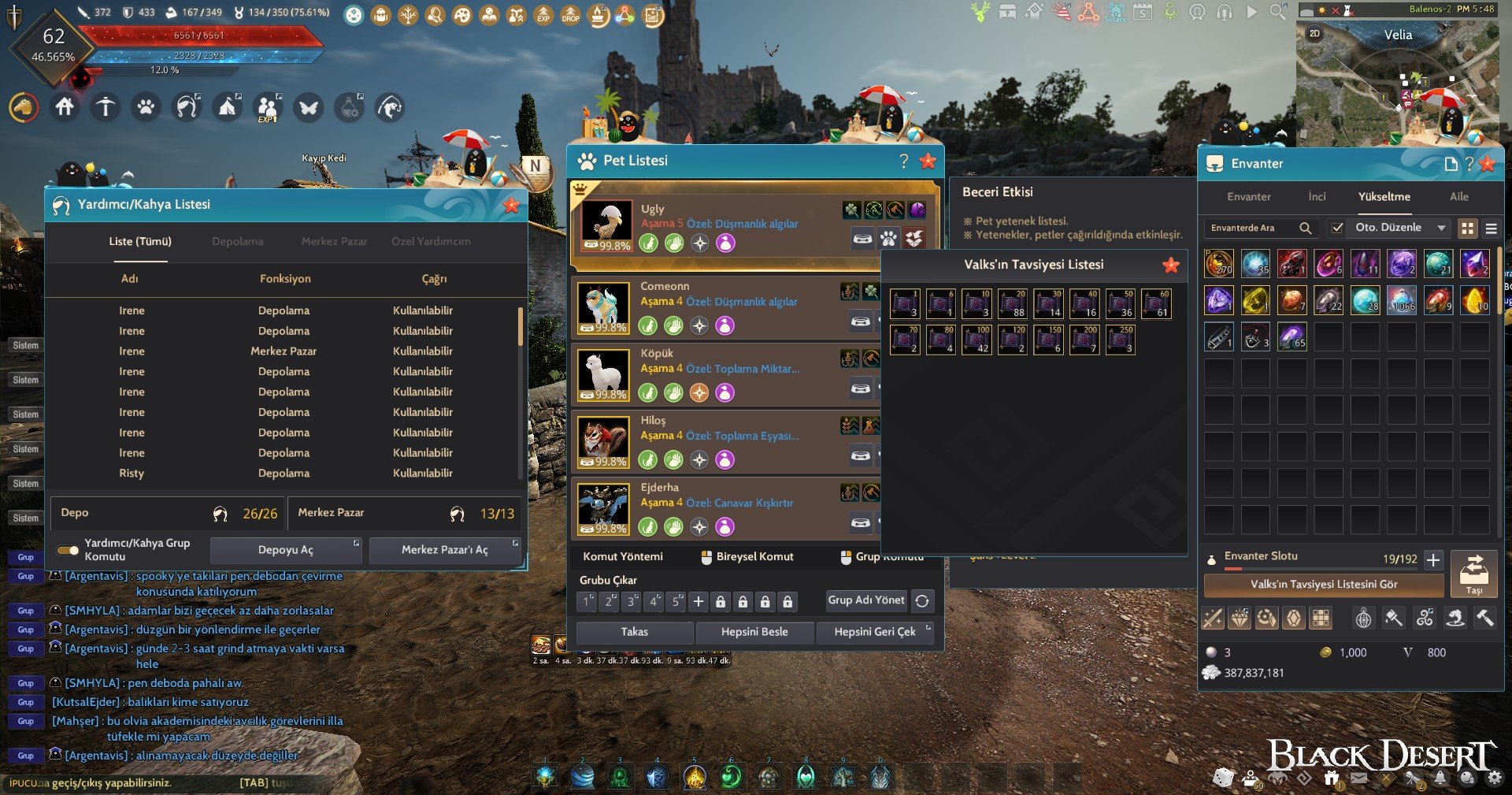Select the sword enhancement icon in inventory toolbar
The width and height of the screenshot is (1512, 795).
click(1212, 619)
